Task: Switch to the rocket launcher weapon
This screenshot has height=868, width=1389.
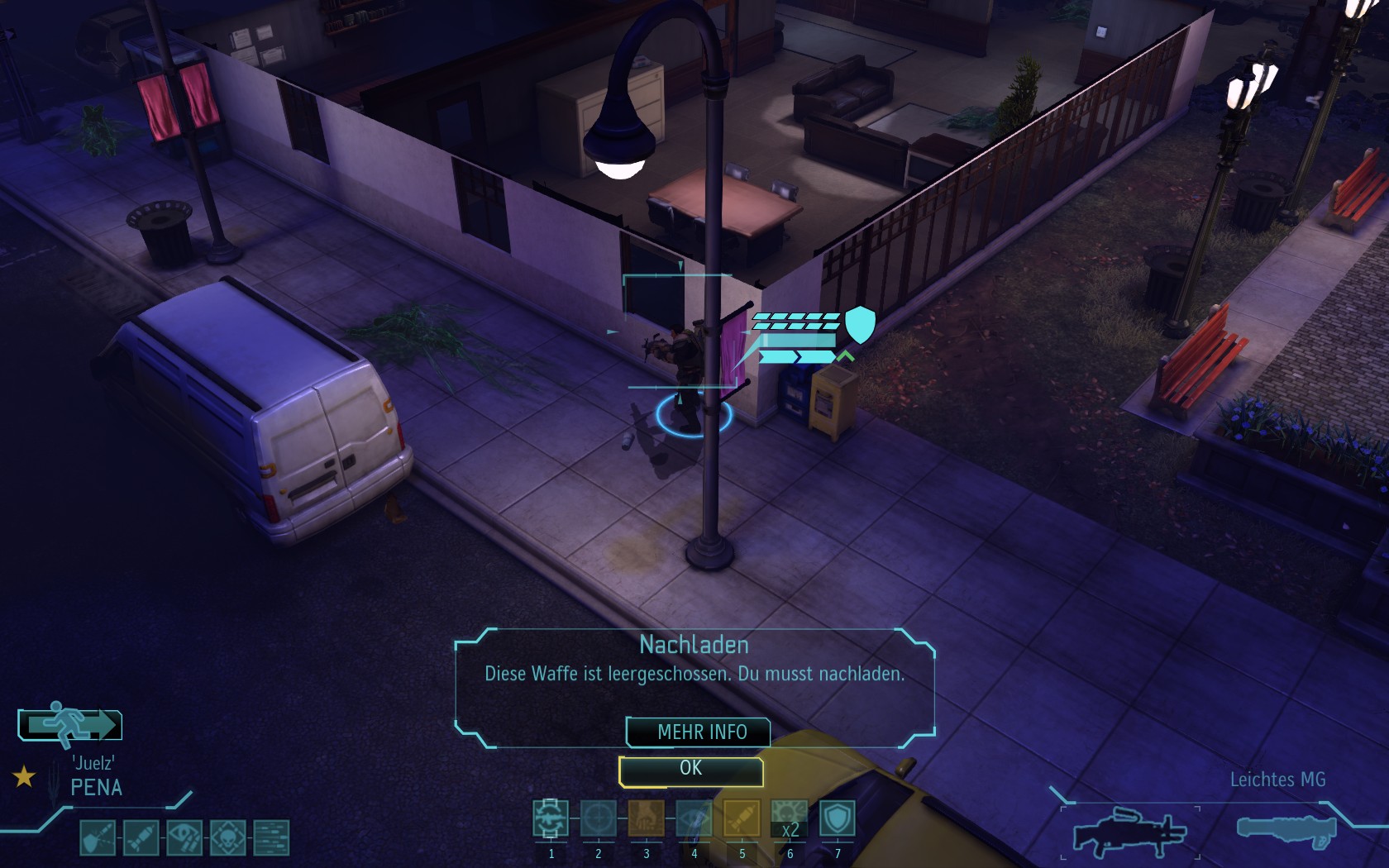Action: click(x=1286, y=829)
